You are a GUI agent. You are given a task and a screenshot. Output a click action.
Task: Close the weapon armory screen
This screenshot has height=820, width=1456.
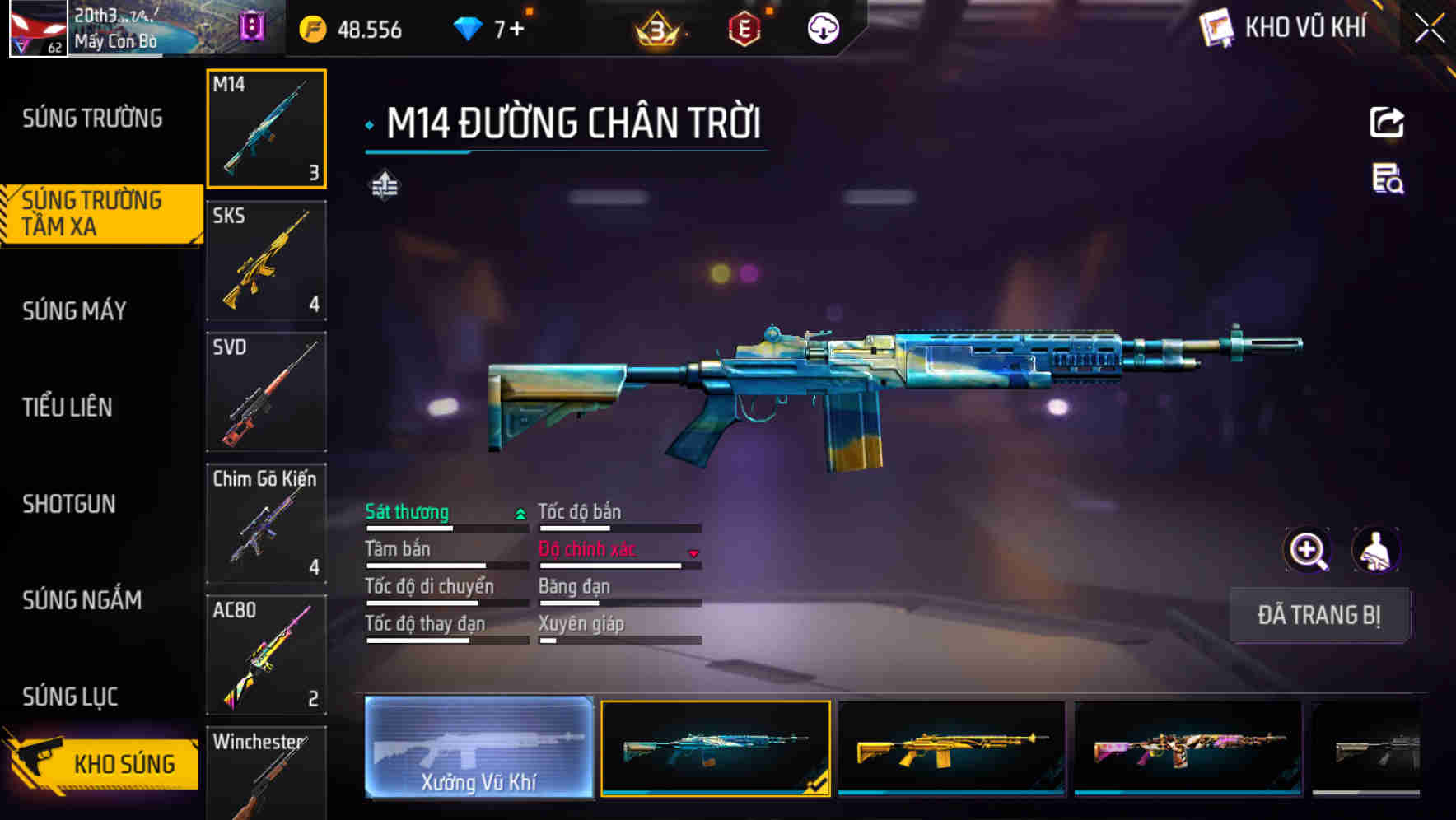pyautogui.click(x=1429, y=29)
